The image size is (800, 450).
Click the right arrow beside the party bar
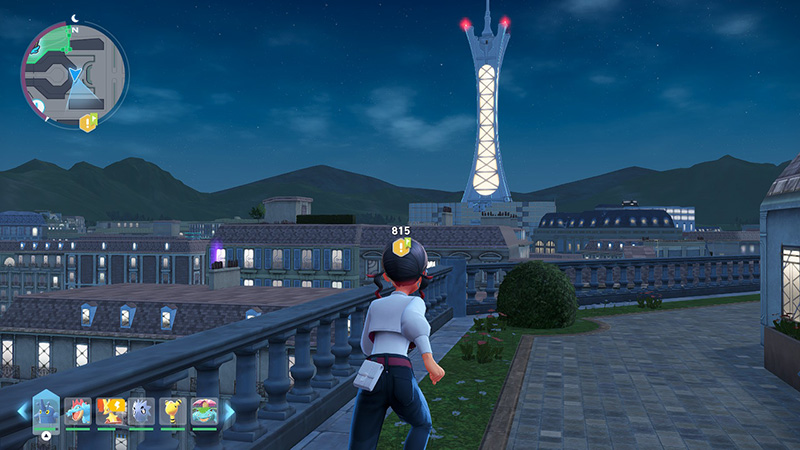coord(229,410)
